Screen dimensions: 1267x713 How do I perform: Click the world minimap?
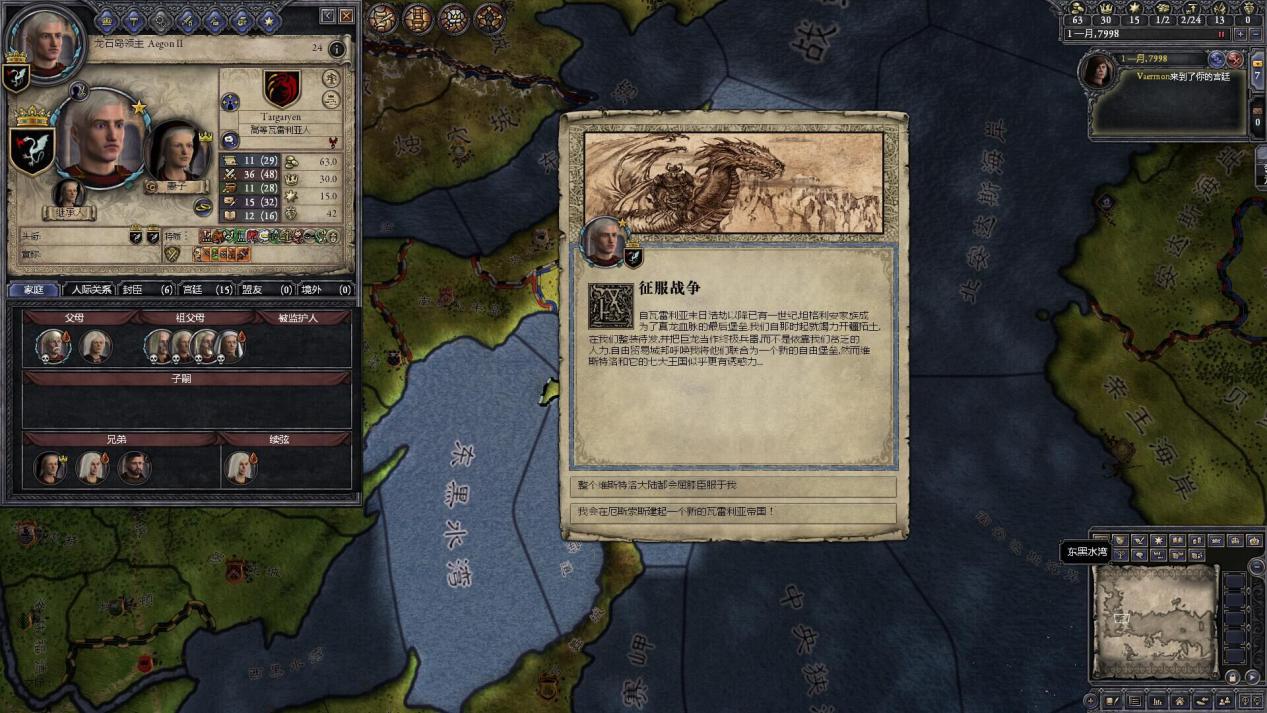1156,620
